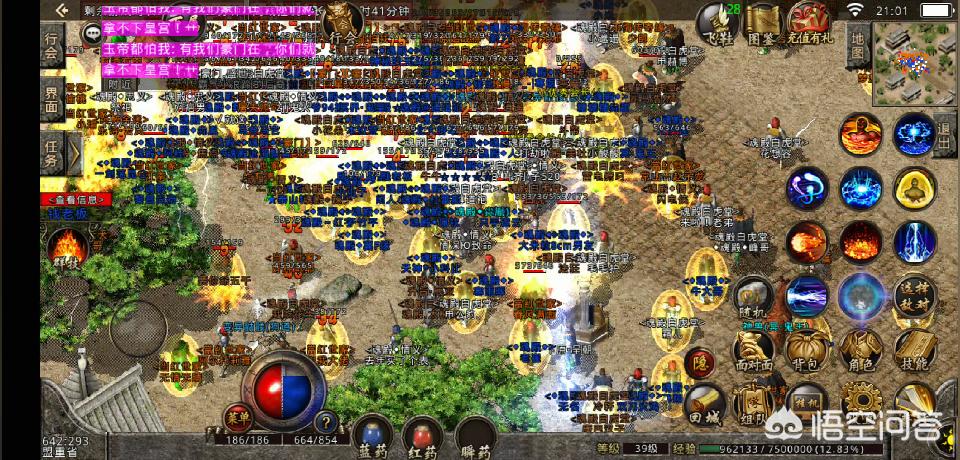Toggle the red 隐 hide button
The image size is (960, 460).
pyautogui.click(x=701, y=364)
